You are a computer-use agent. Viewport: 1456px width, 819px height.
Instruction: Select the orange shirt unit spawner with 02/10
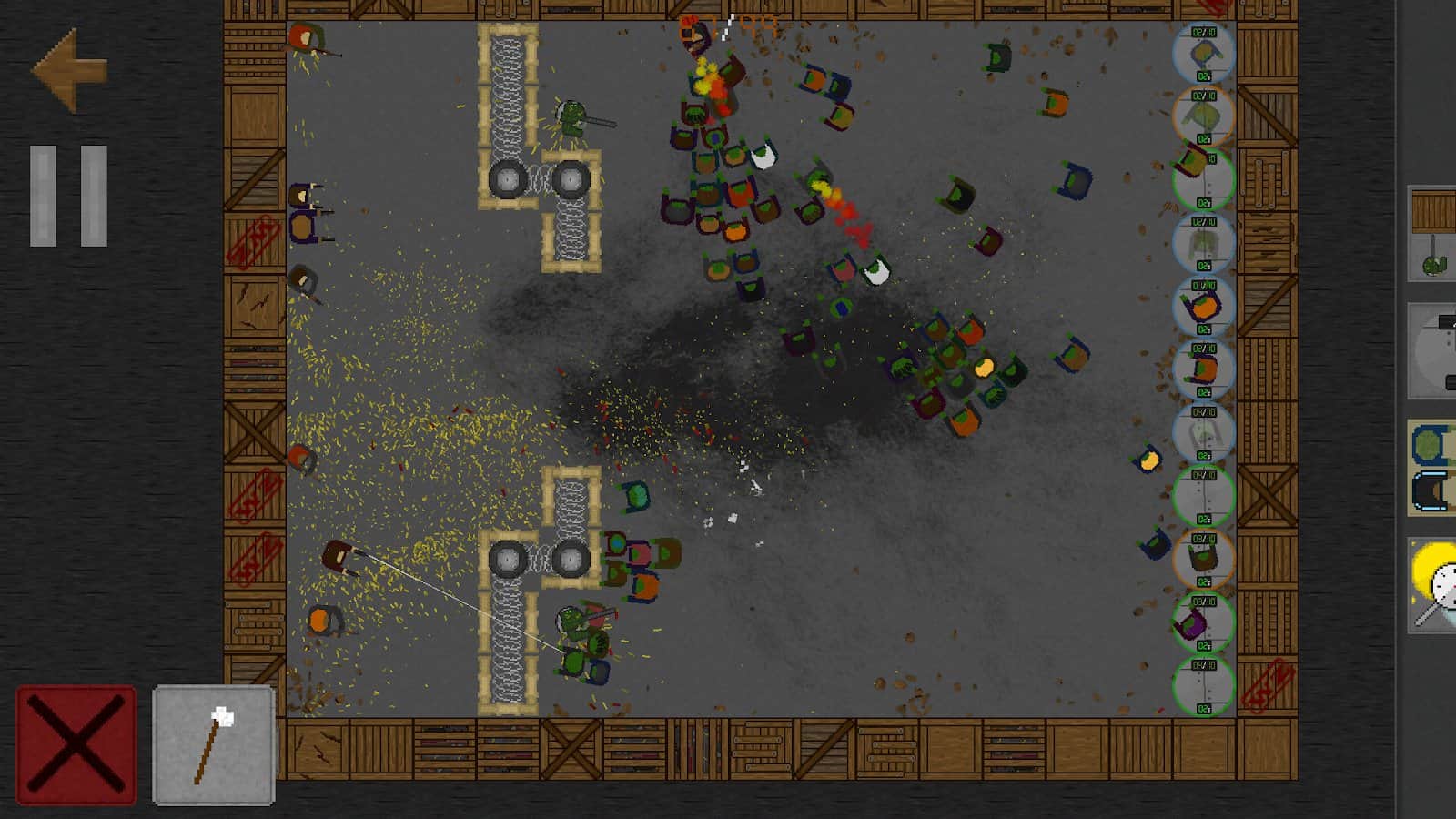pyautogui.click(x=1201, y=369)
